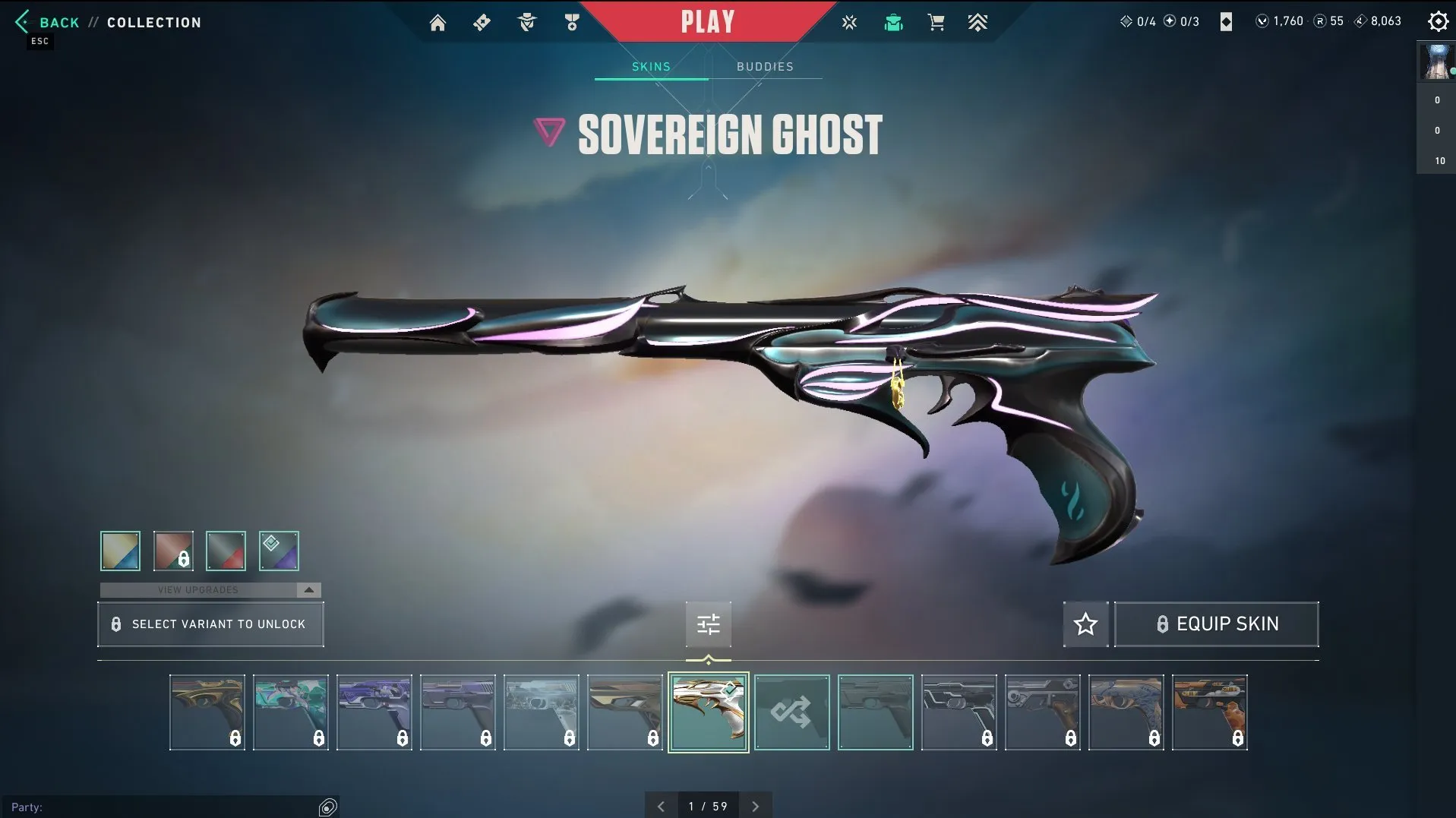Screen dimensions: 1456x818
Task: Toggle the Collection backpack icon
Action: point(893,22)
